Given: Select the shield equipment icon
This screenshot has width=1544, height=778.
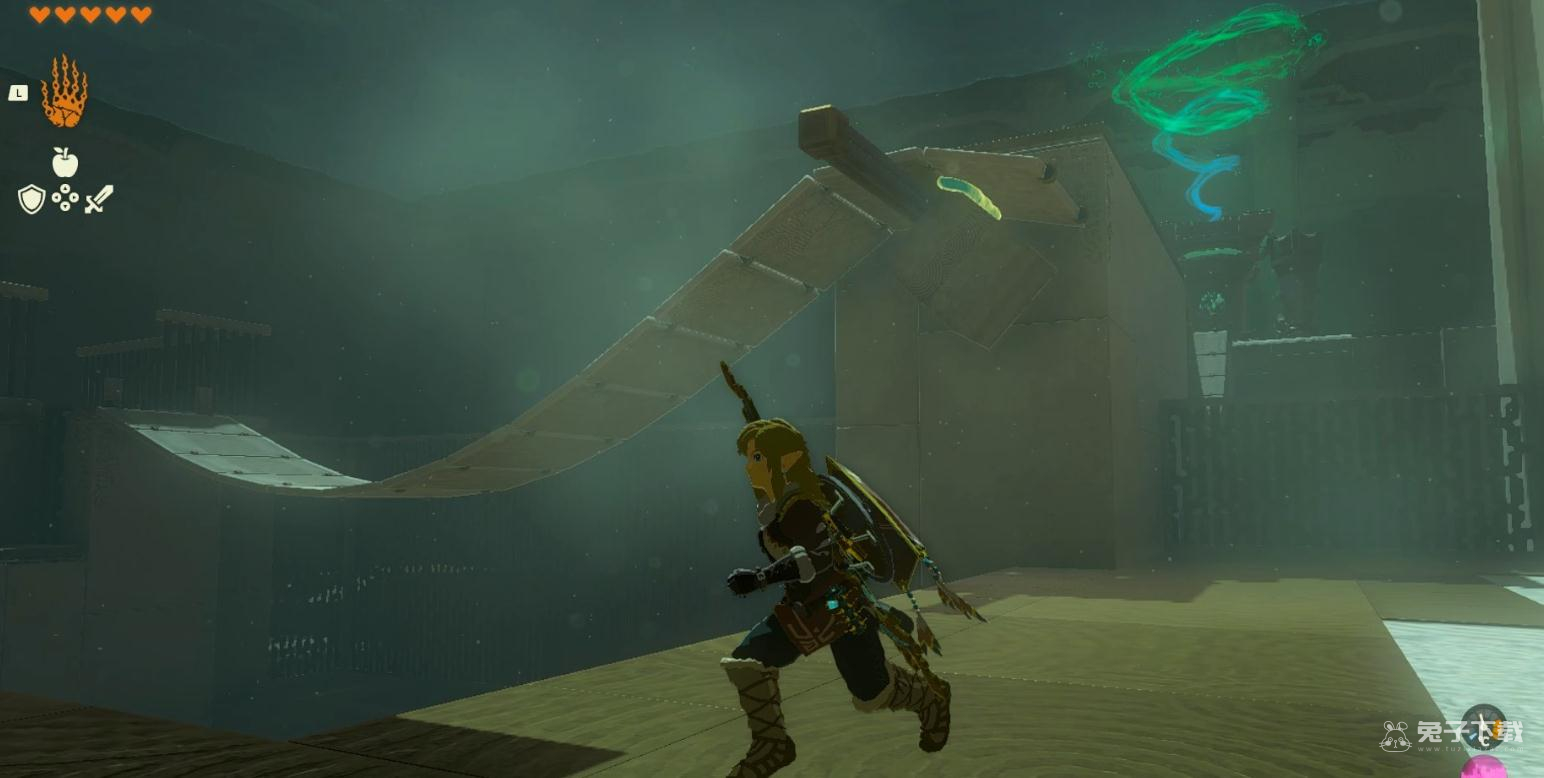Looking at the screenshot, I should 32,199.
